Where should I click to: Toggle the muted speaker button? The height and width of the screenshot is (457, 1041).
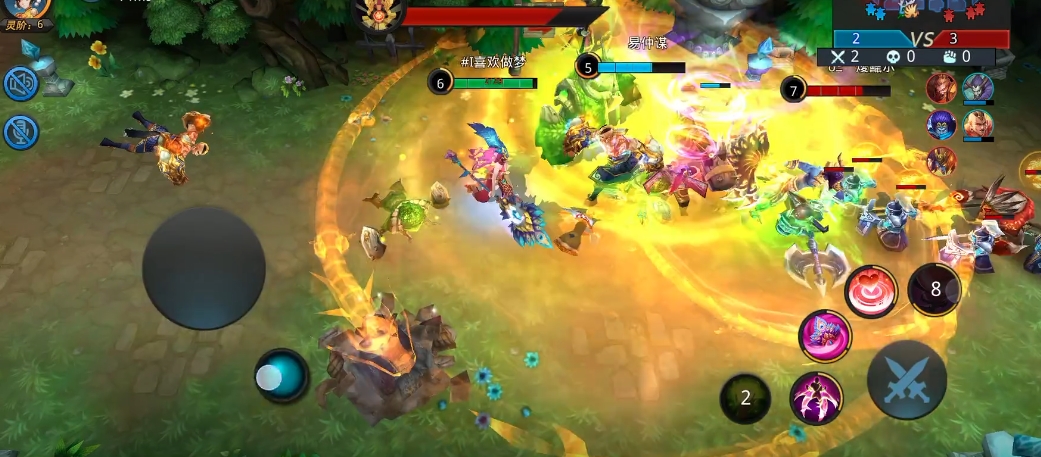coord(21,83)
